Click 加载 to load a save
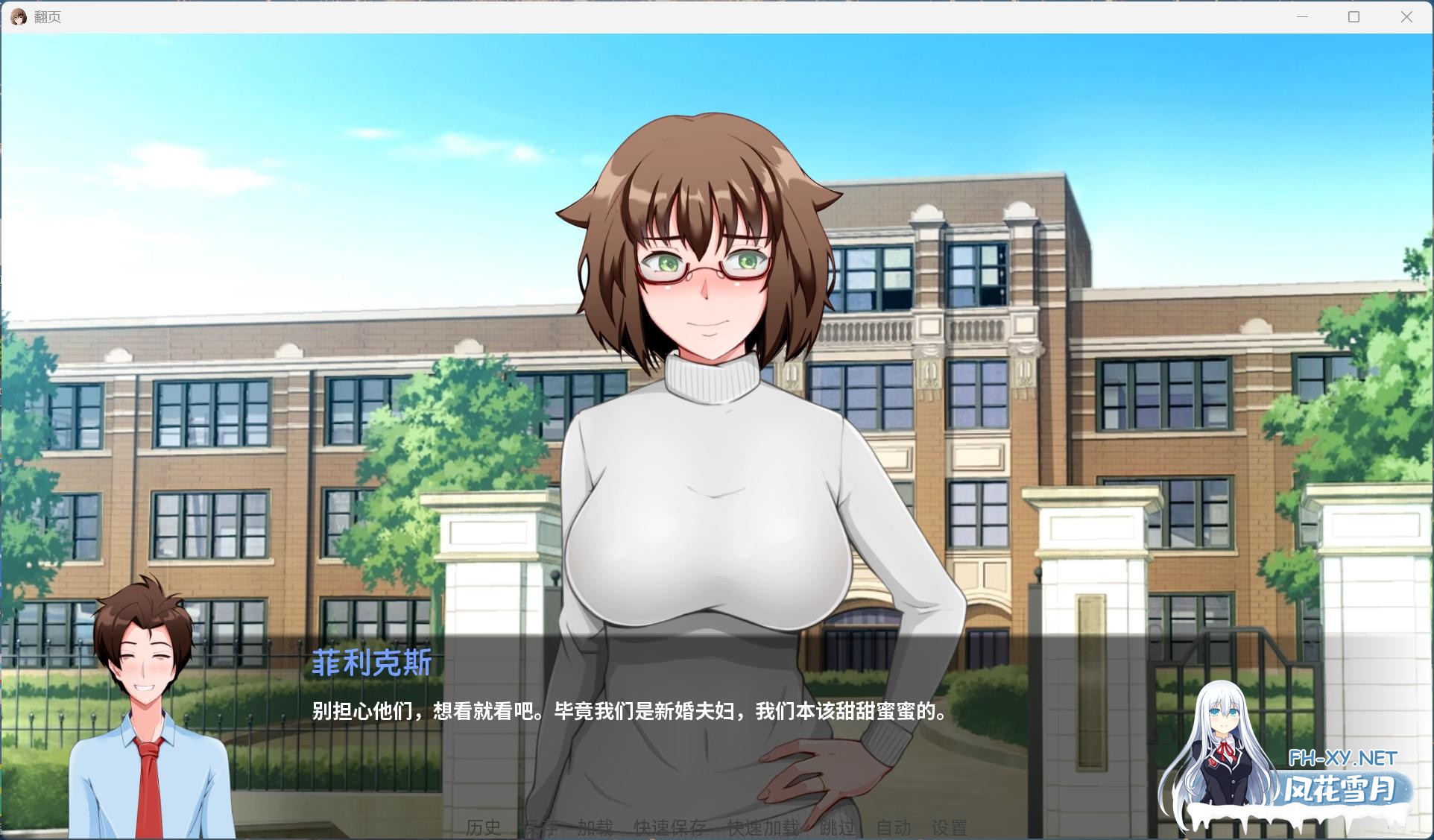Image resolution: width=1434 pixels, height=840 pixels. tap(594, 827)
